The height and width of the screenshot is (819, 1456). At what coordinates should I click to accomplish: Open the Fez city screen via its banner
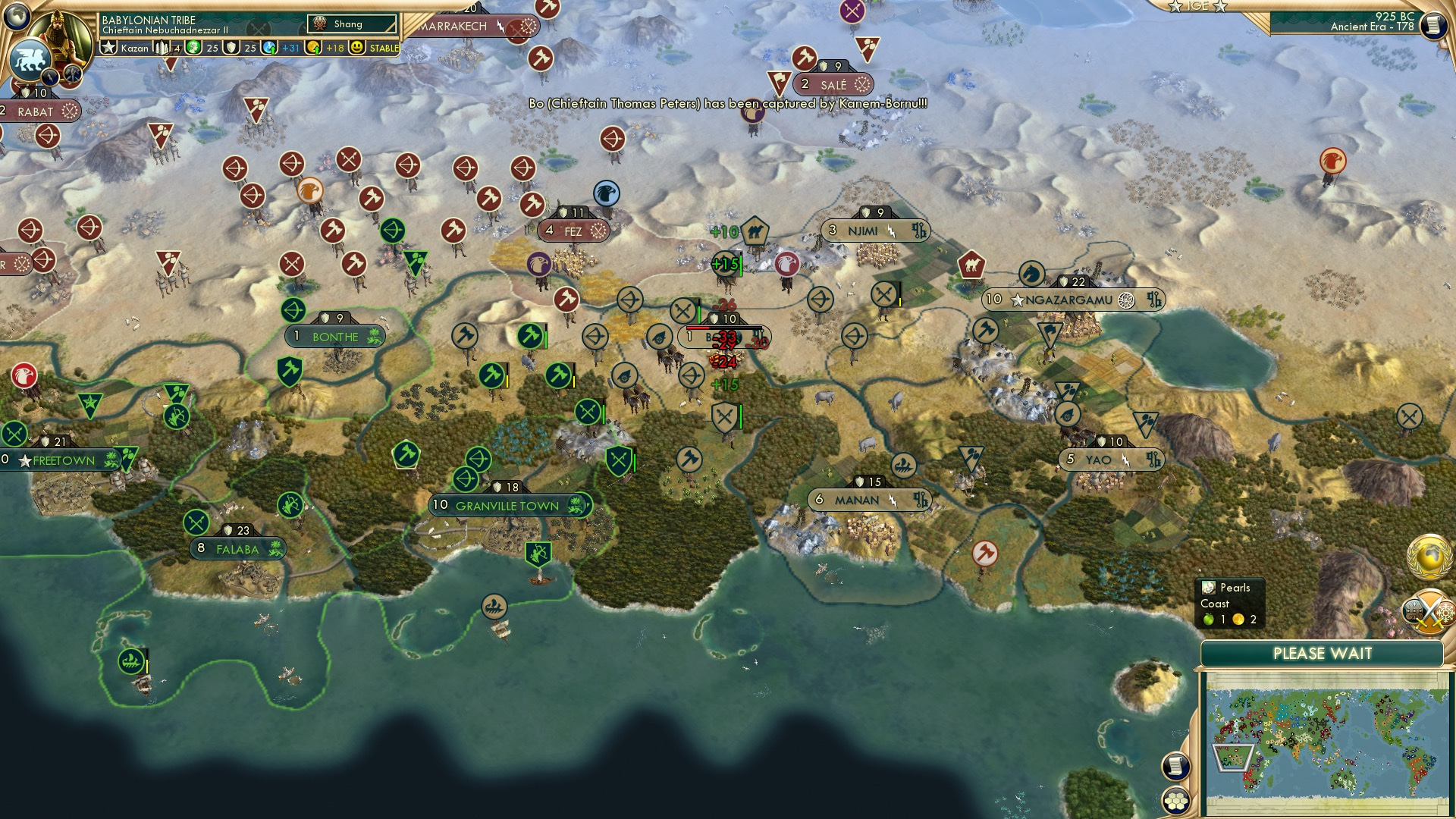click(573, 231)
